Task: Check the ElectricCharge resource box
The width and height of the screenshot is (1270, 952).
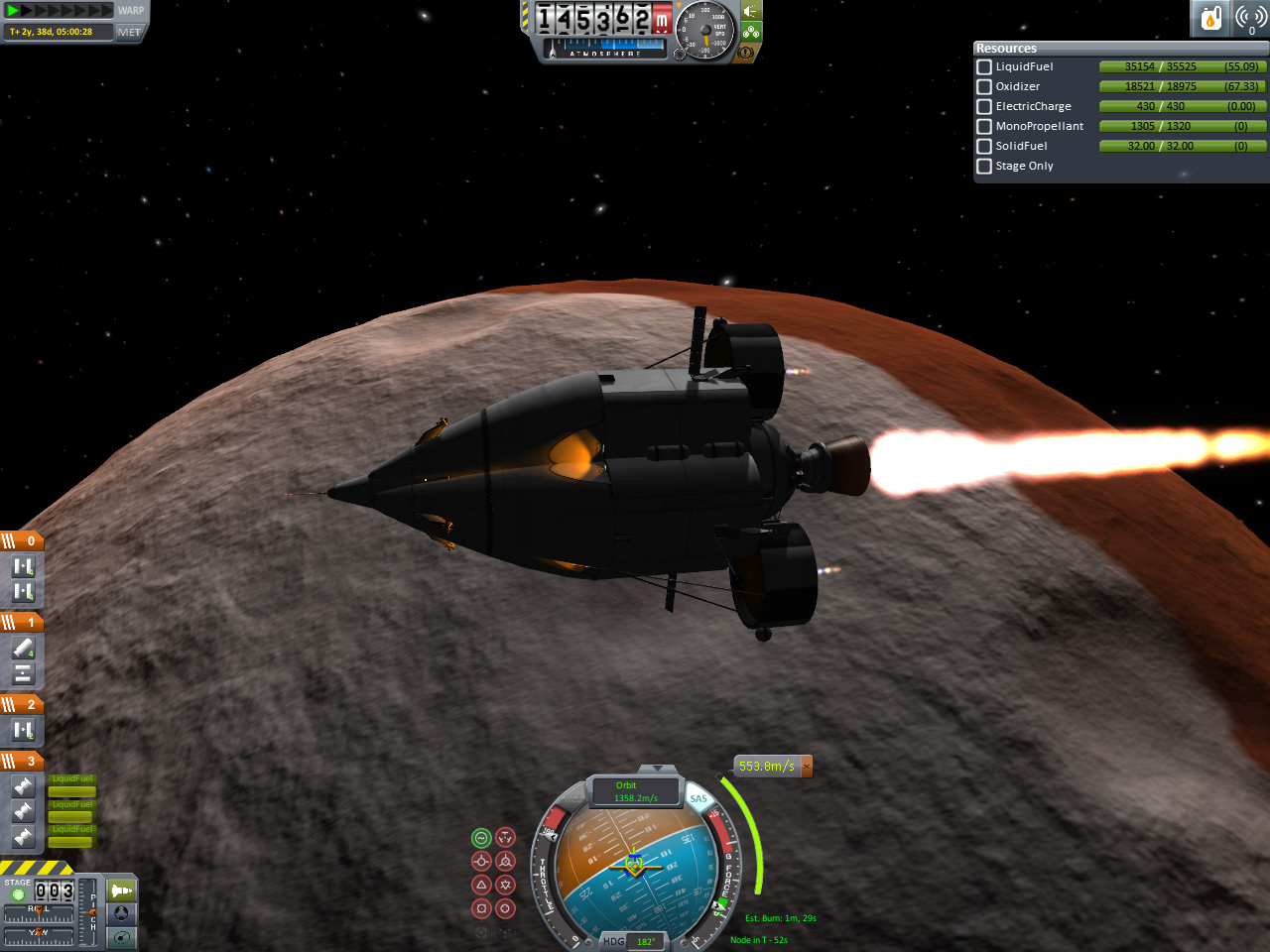Action: tap(984, 106)
